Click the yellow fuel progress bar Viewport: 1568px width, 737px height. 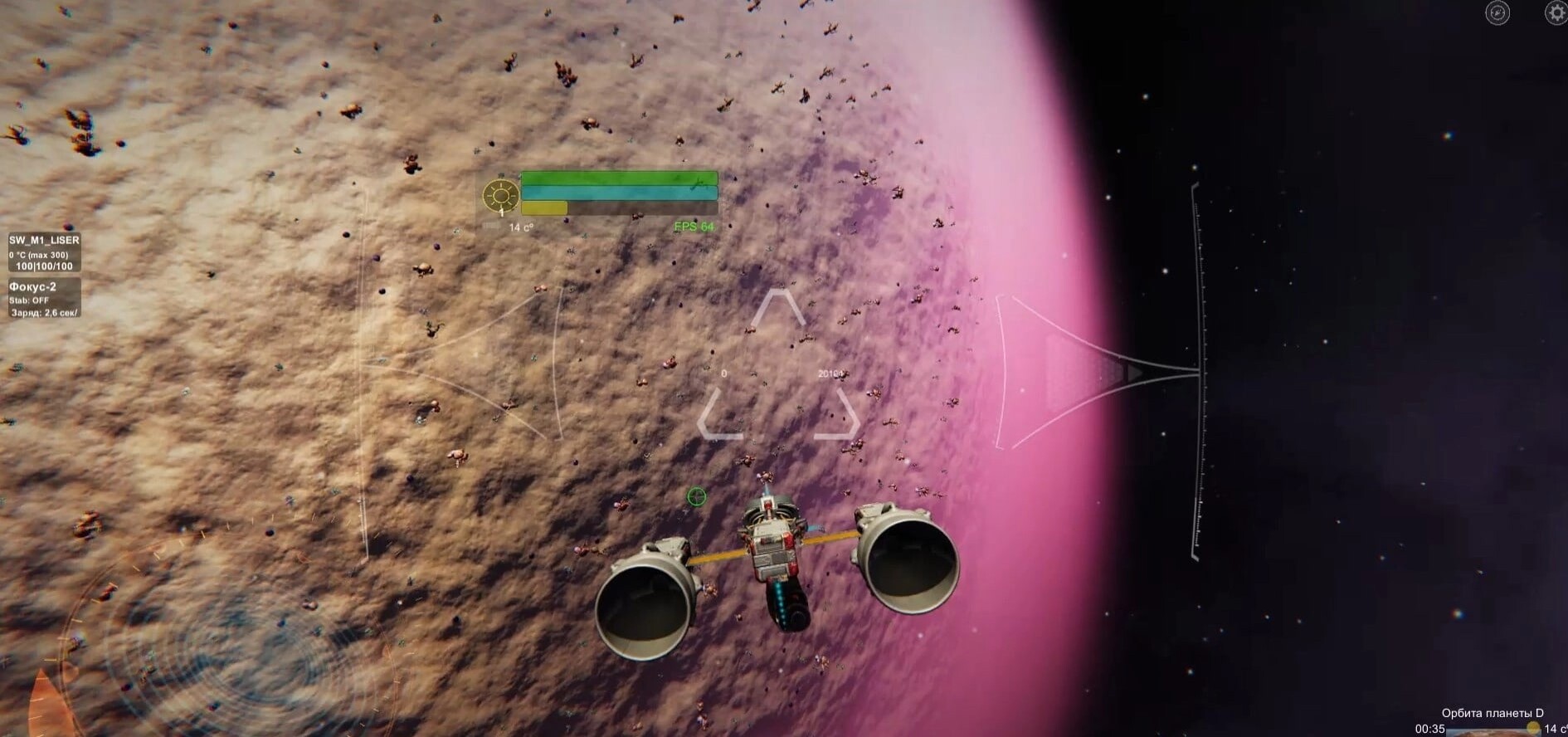(x=543, y=207)
